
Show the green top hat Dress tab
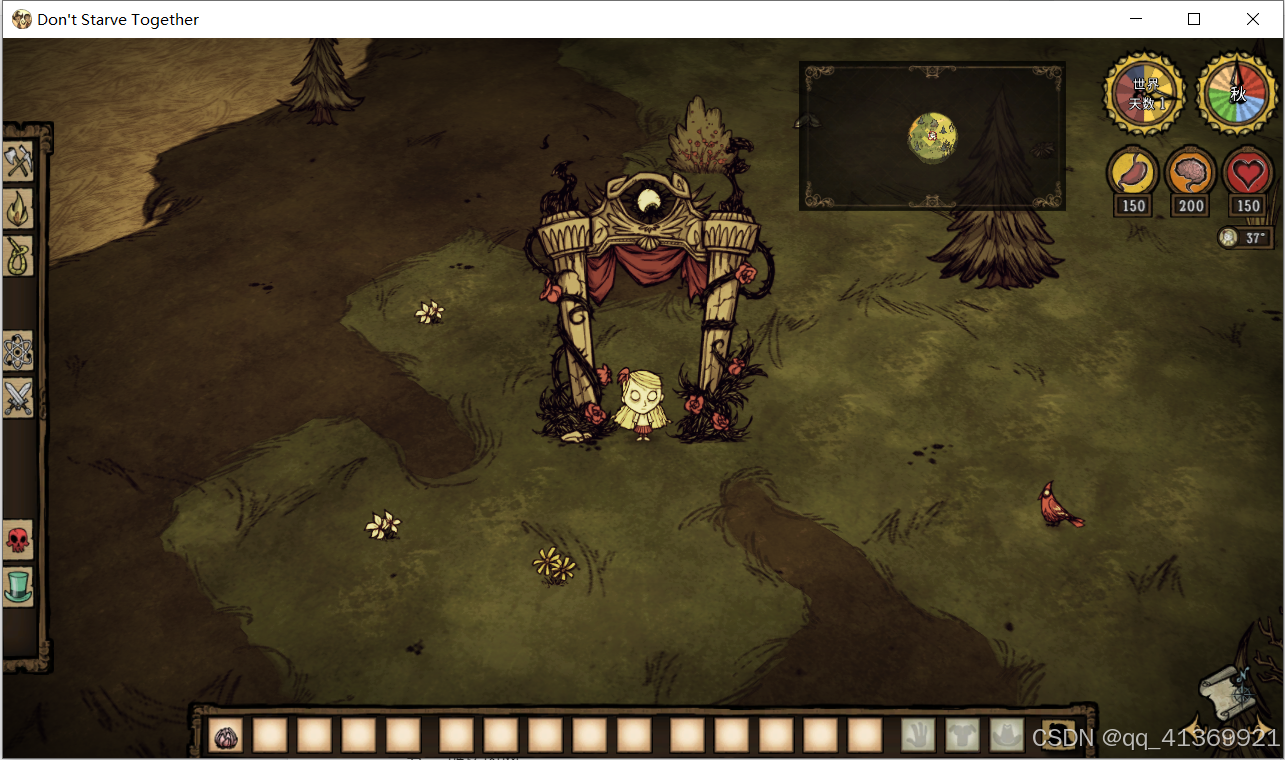point(19,586)
